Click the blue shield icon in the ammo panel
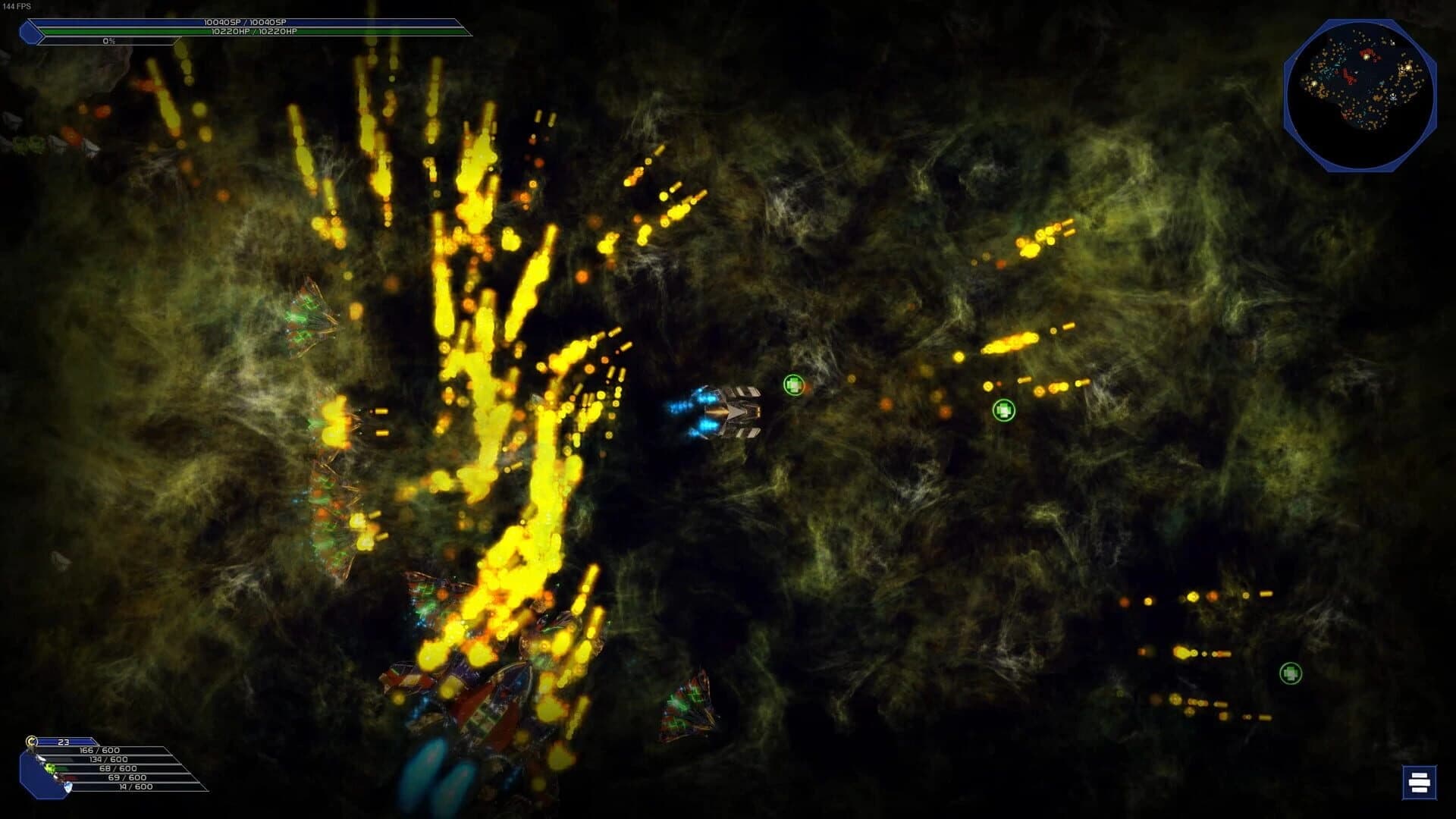This screenshot has height=819, width=1456. pos(69,788)
